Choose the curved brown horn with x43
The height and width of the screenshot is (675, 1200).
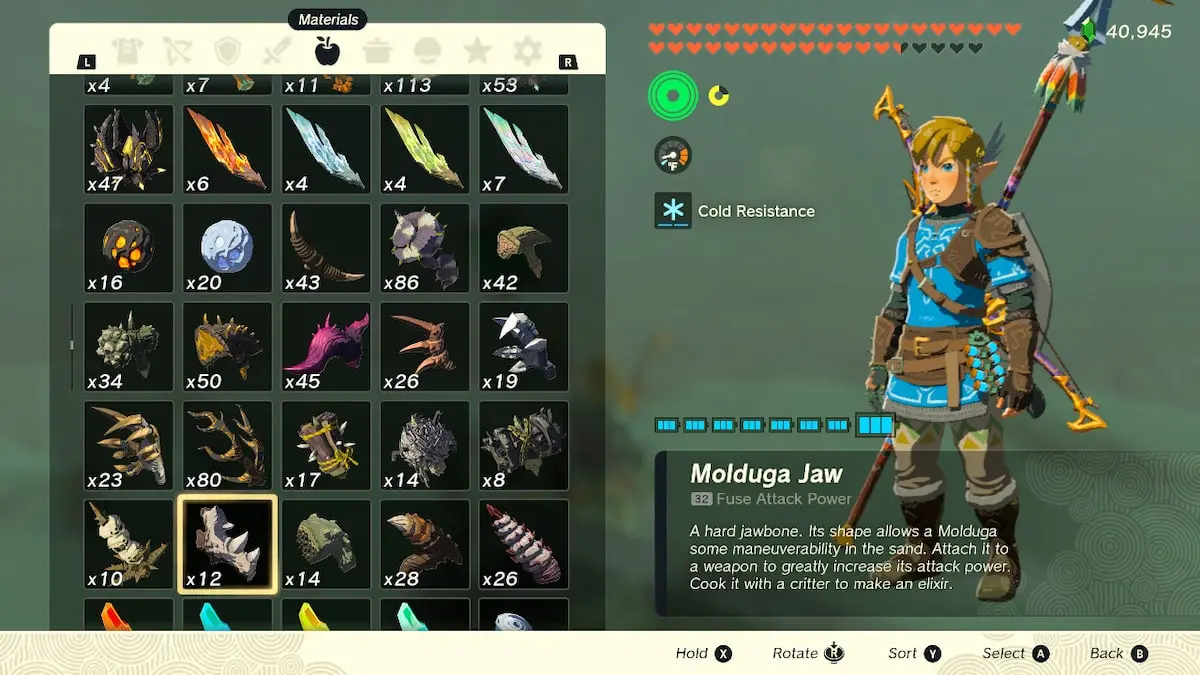(x=326, y=248)
